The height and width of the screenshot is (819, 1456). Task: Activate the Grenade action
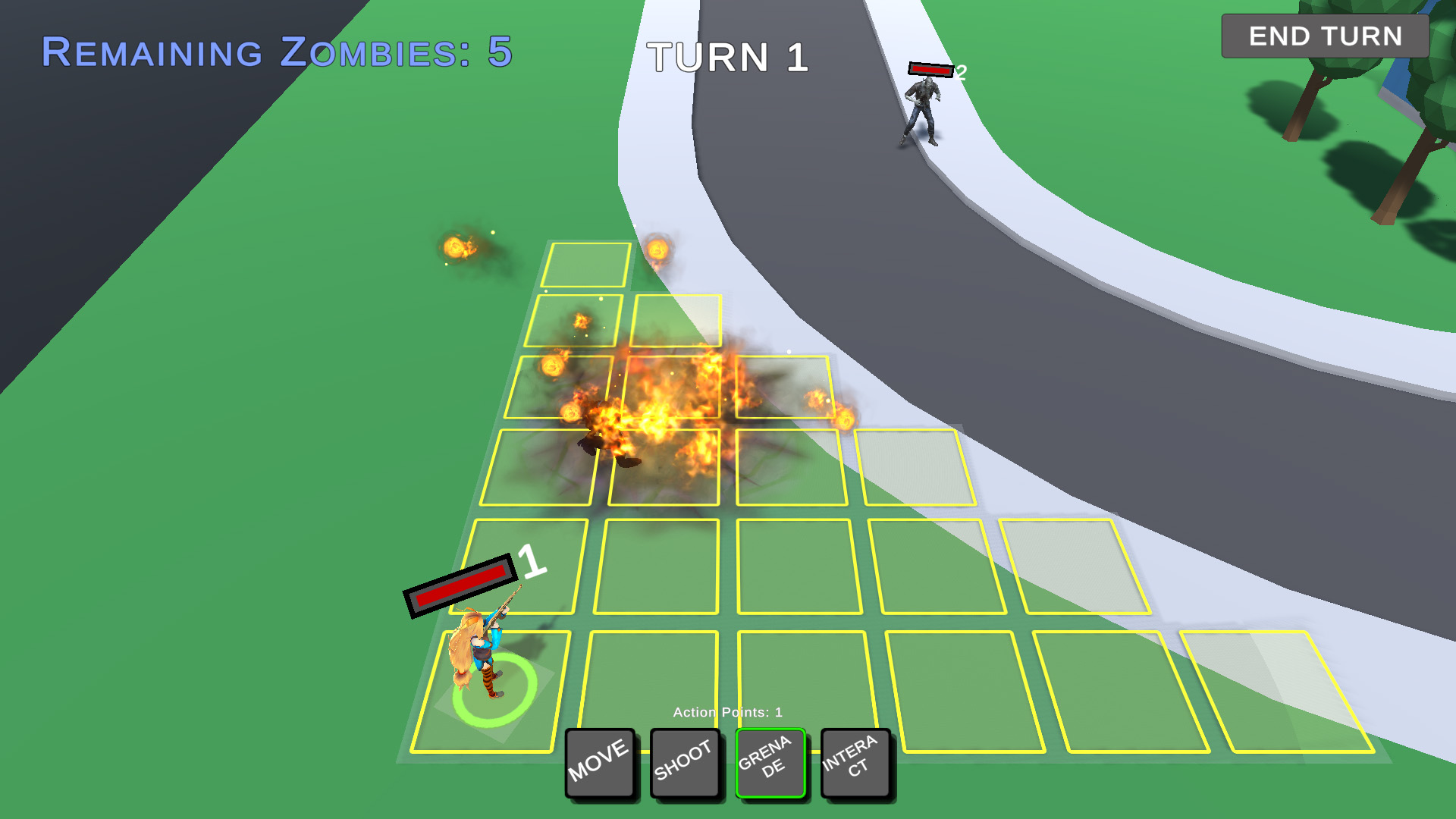(x=770, y=762)
